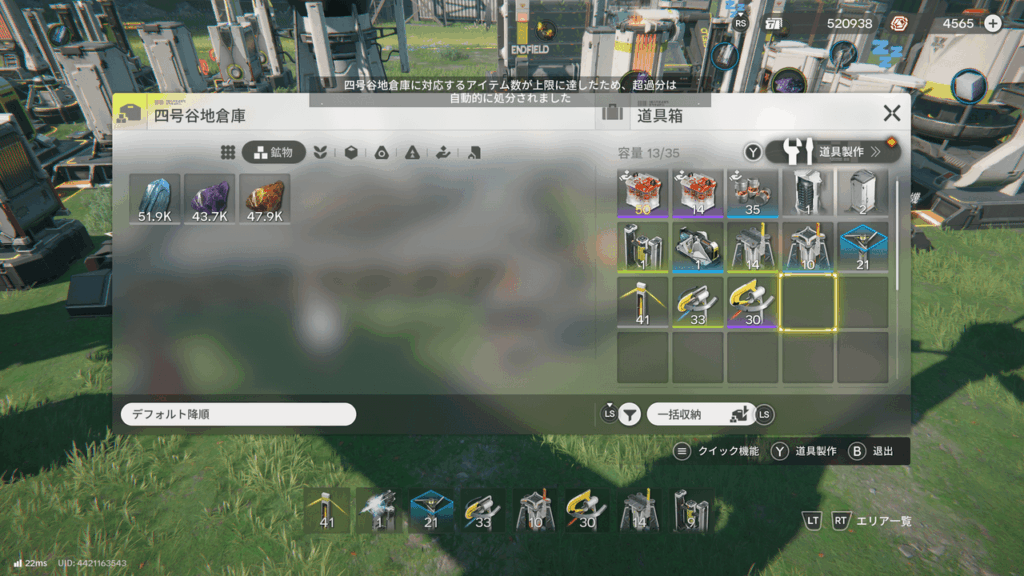The image size is (1024, 576).
Task: Close the warehouse window
Action: (891, 114)
